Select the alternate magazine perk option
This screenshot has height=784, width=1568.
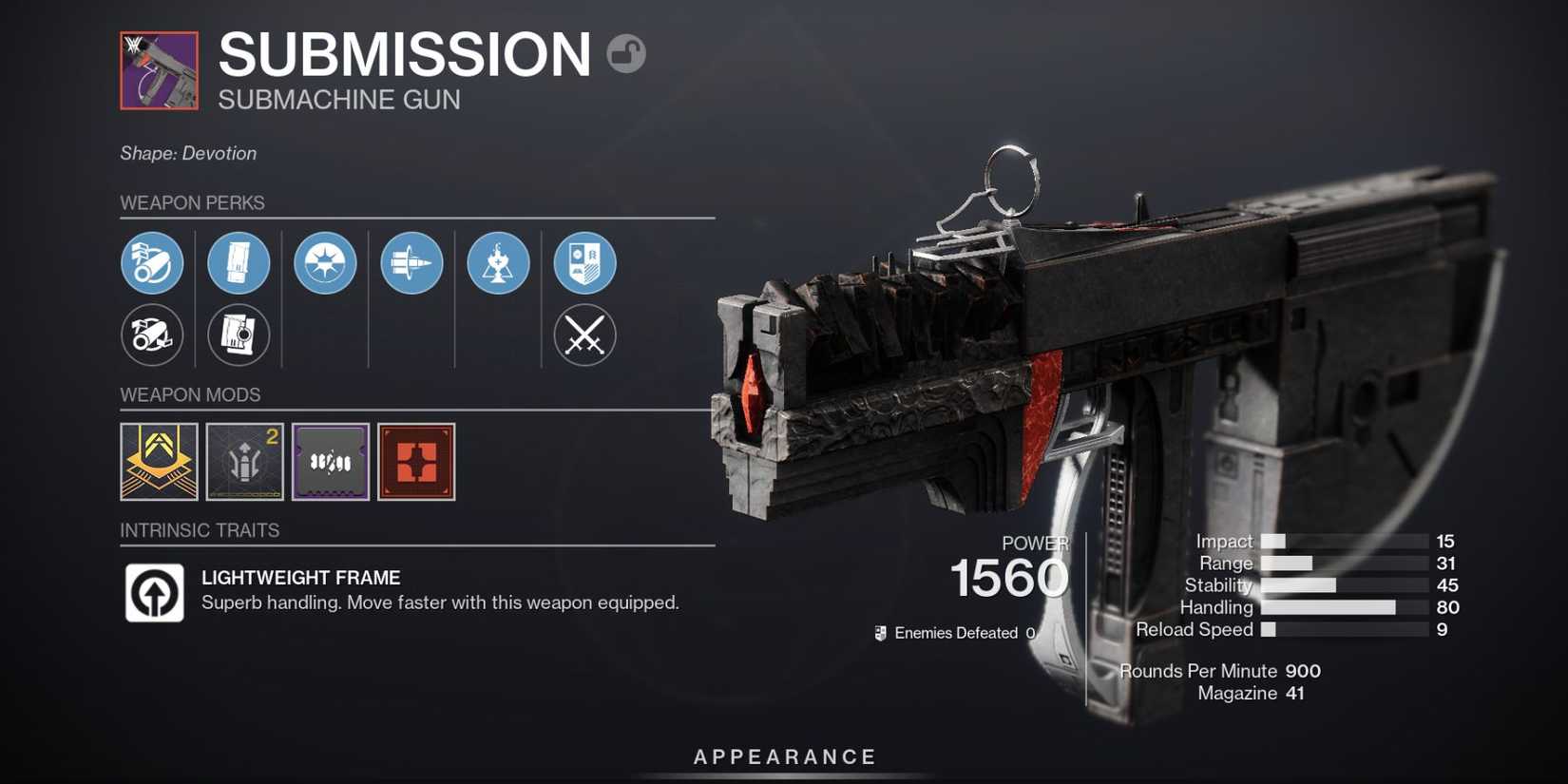[239, 335]
